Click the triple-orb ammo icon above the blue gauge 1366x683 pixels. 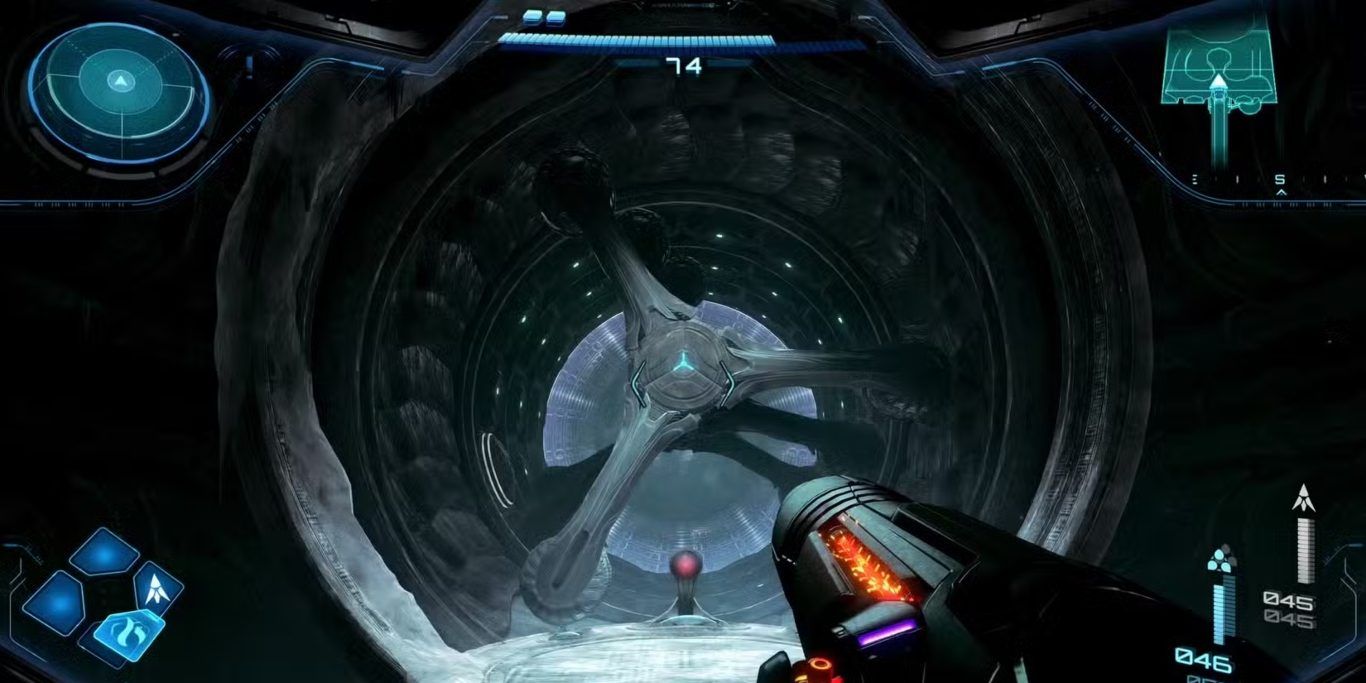tap(1220, 560)
